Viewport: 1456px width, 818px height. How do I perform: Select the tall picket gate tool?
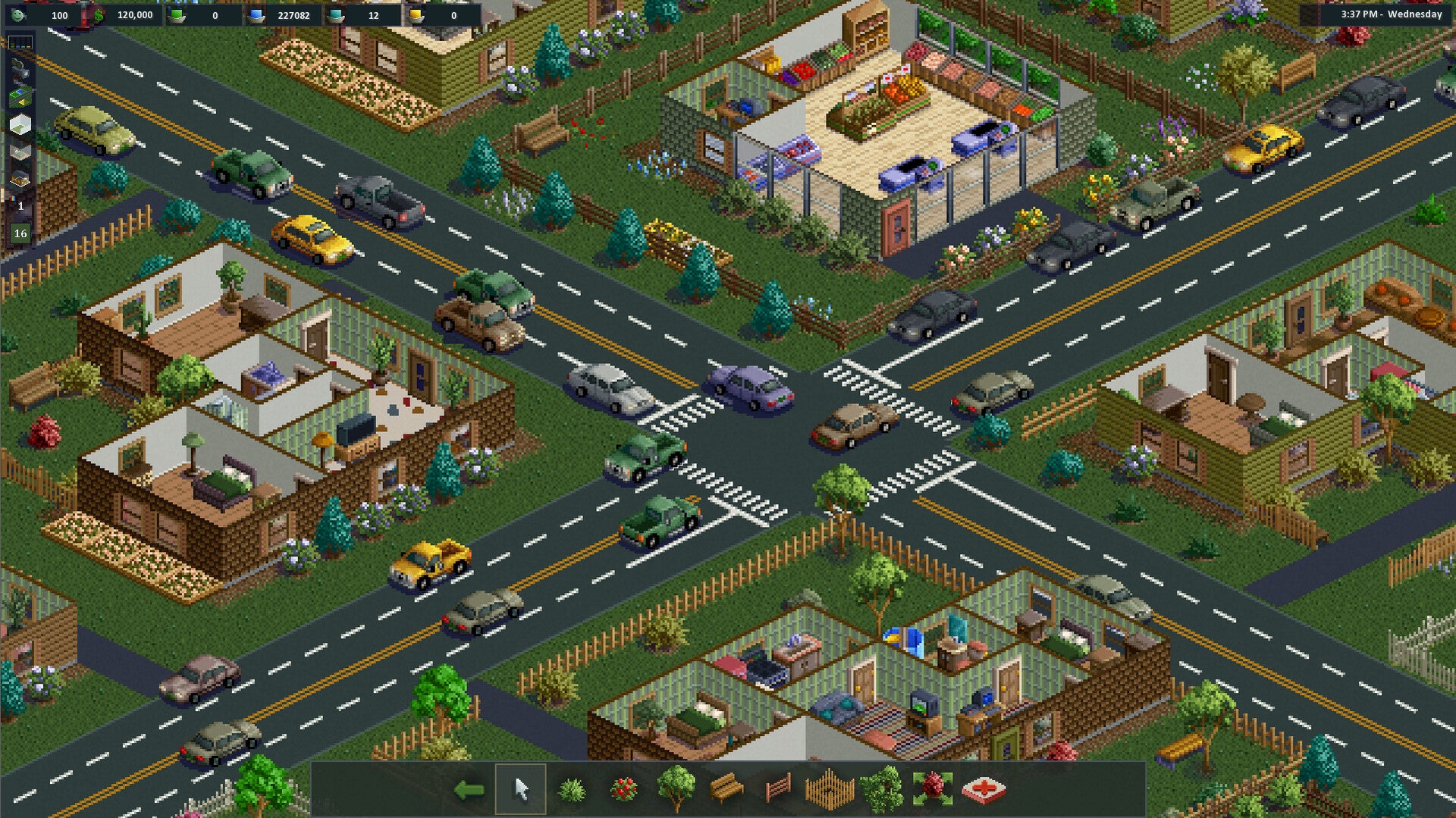830,788
